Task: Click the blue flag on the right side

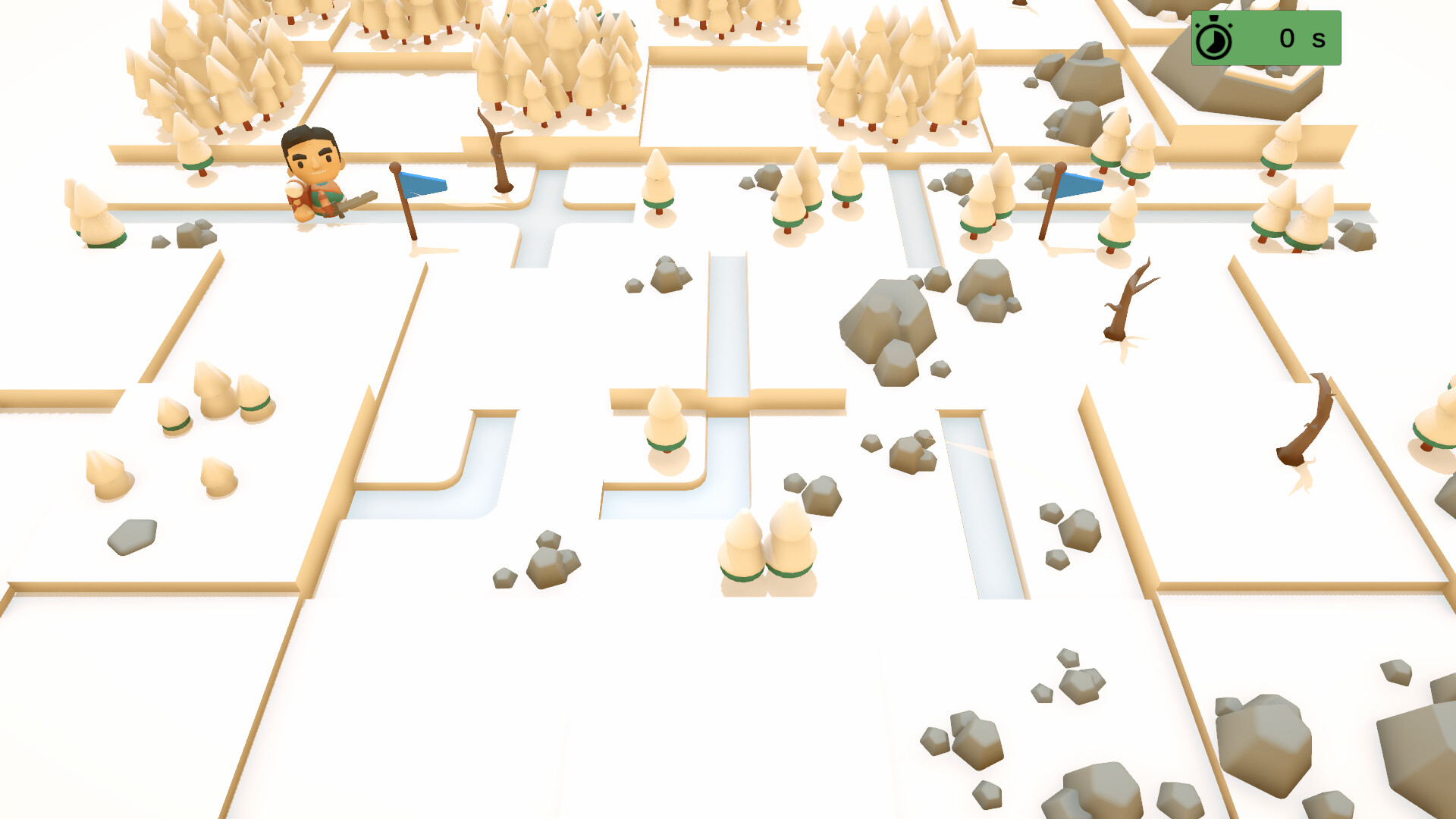Action: coord(1077,185)
